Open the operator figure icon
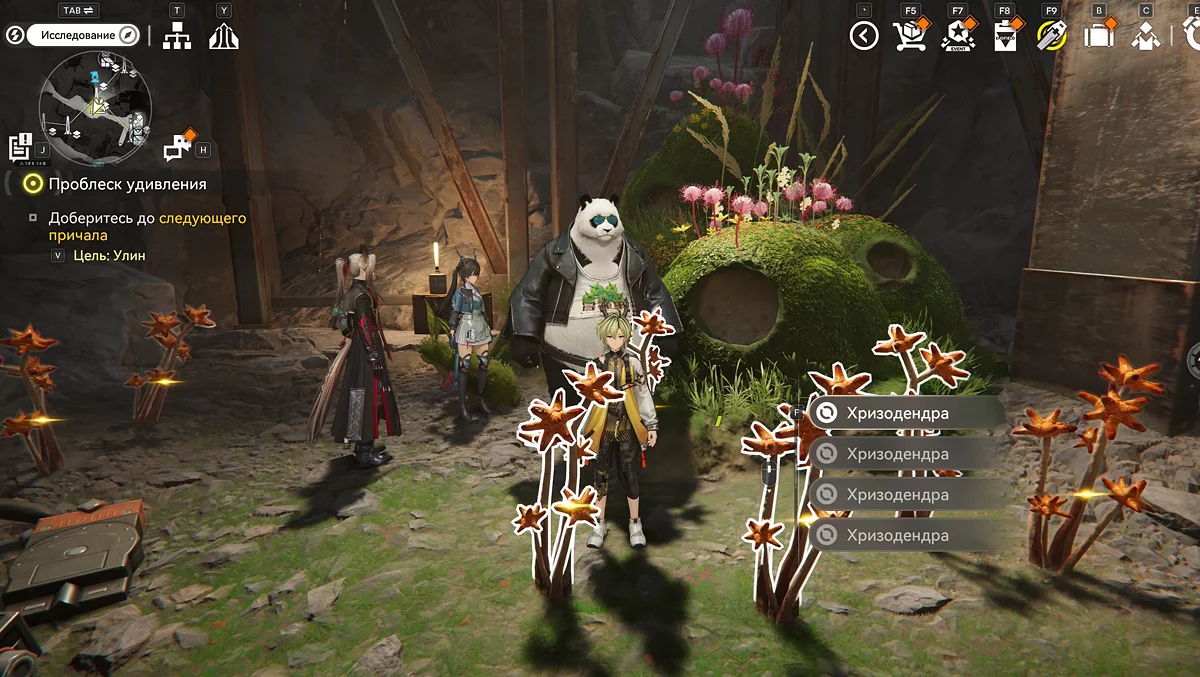Viewport: 1200px width, 677px height. click(x=1145, y=36)
